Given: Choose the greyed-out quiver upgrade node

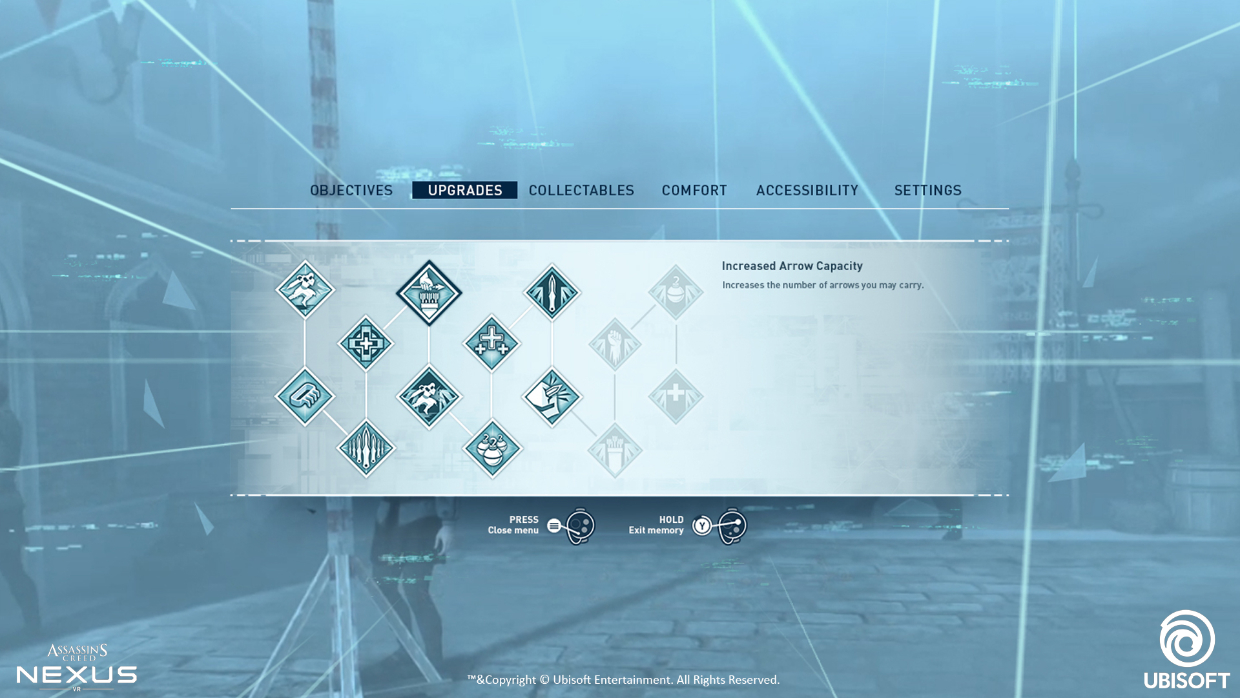Looking at the screenshot, I should (614, 449).
